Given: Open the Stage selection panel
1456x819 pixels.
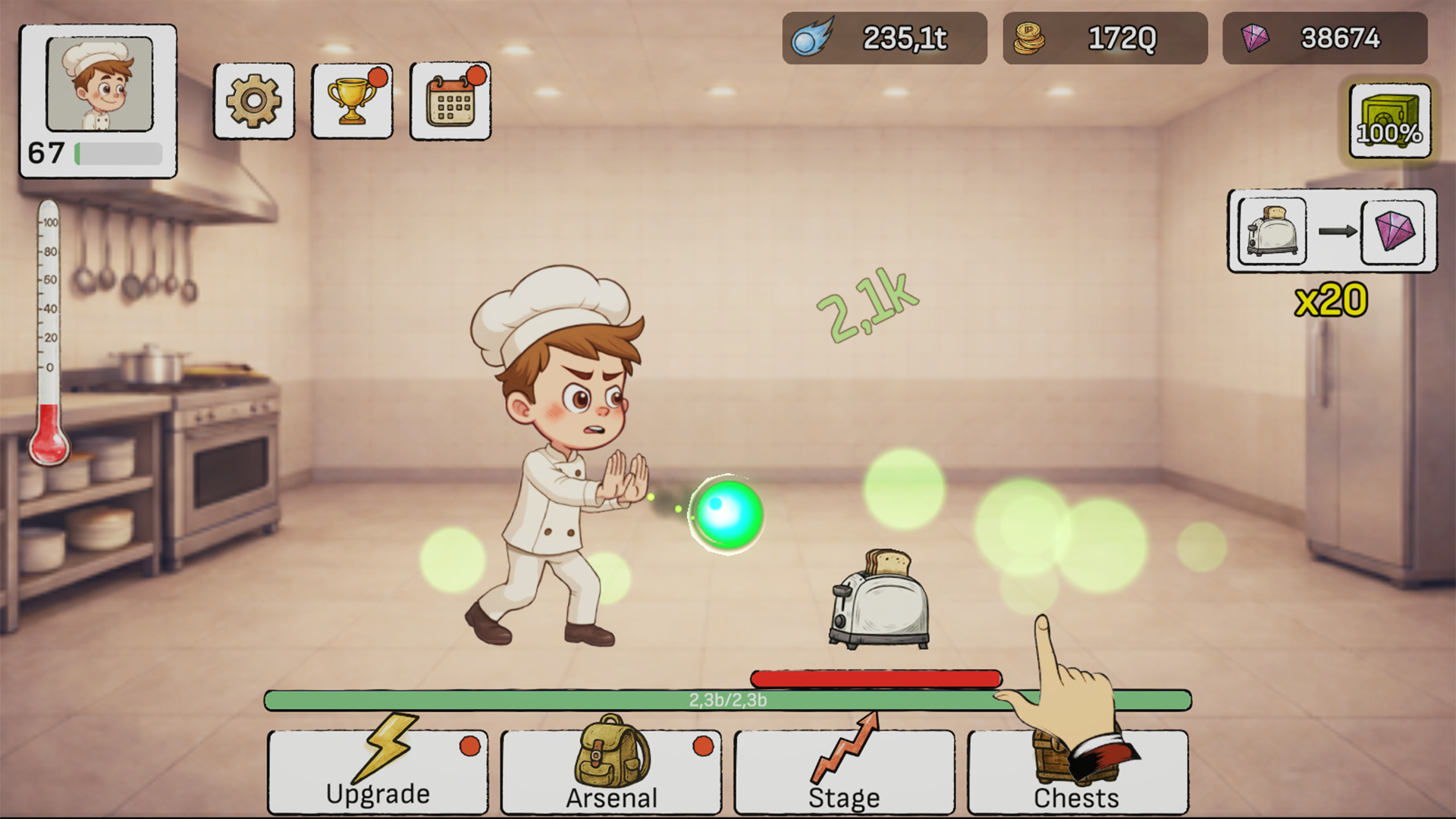Looking at the screenshot, I should [x=843, y=772].
